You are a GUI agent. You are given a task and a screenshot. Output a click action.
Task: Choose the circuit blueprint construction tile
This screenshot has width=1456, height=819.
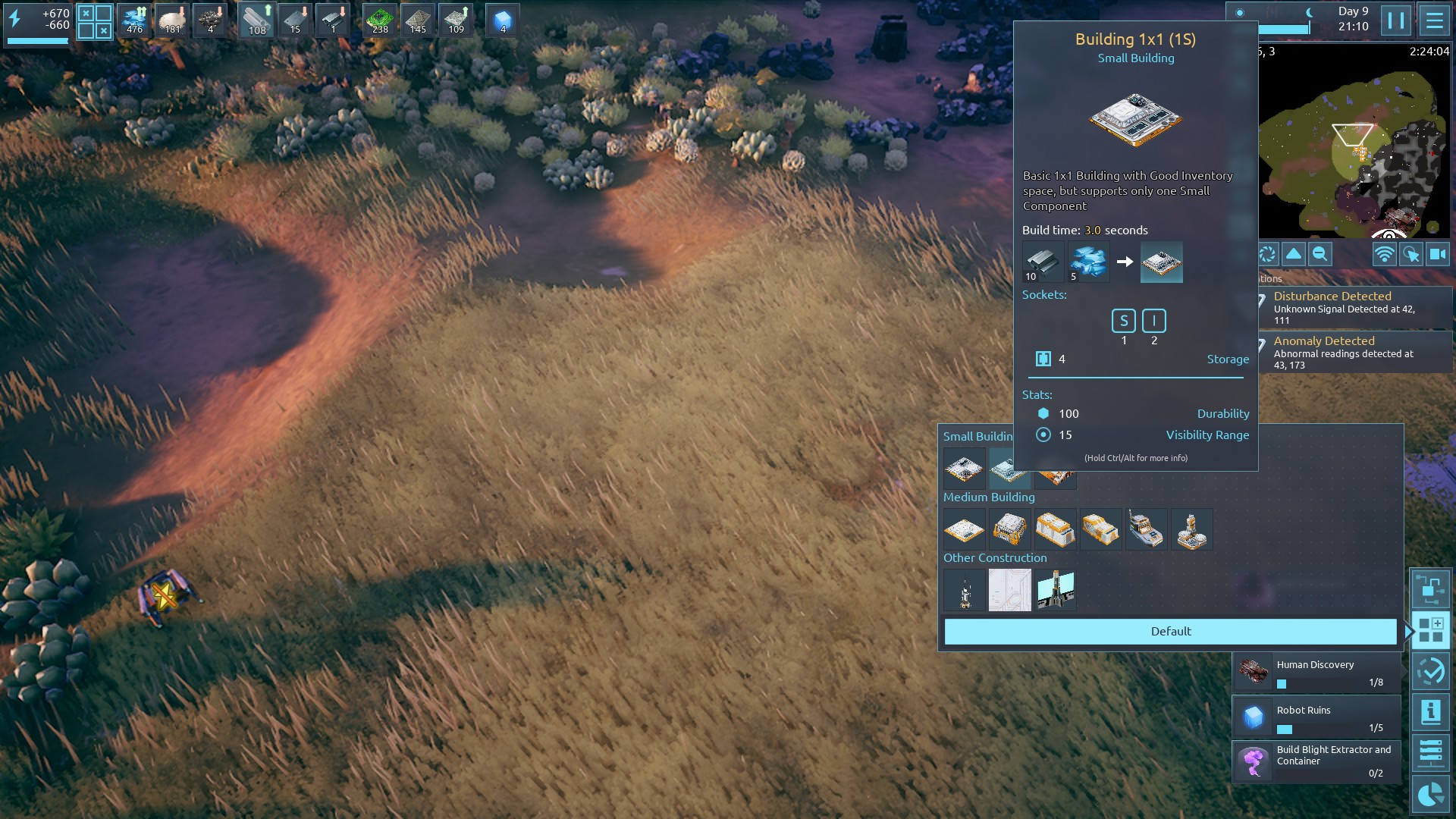click(1009, 590)
